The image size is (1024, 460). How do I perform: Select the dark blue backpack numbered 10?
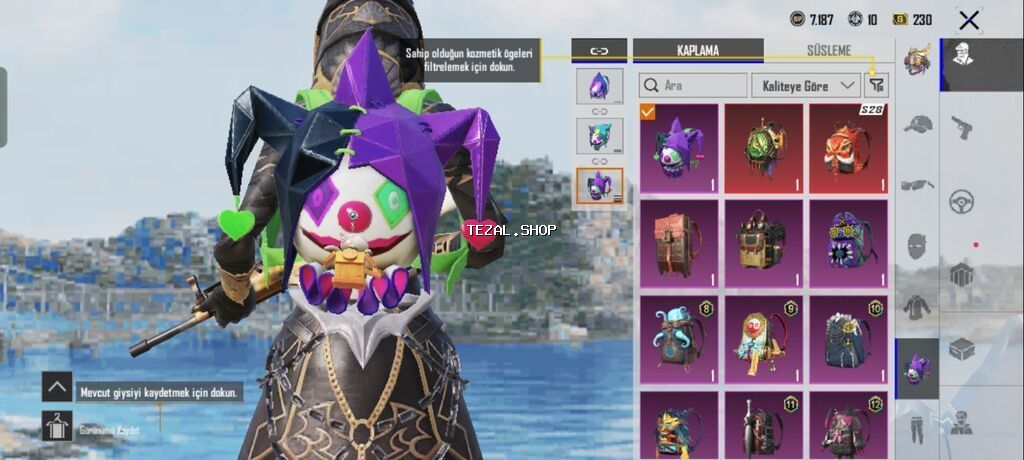click(x=849, y=339)
